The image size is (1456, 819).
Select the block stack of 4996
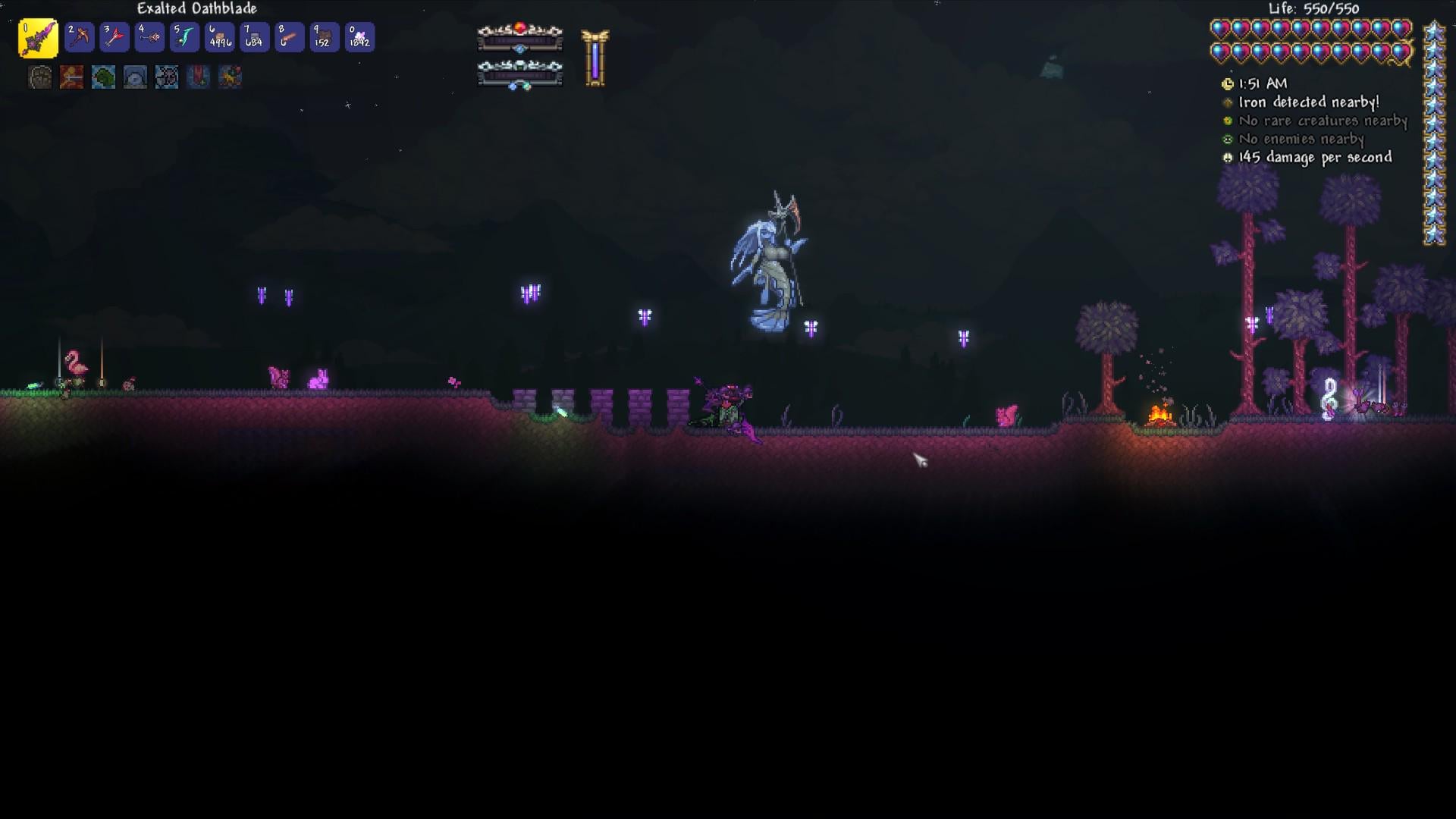[219, 37]
